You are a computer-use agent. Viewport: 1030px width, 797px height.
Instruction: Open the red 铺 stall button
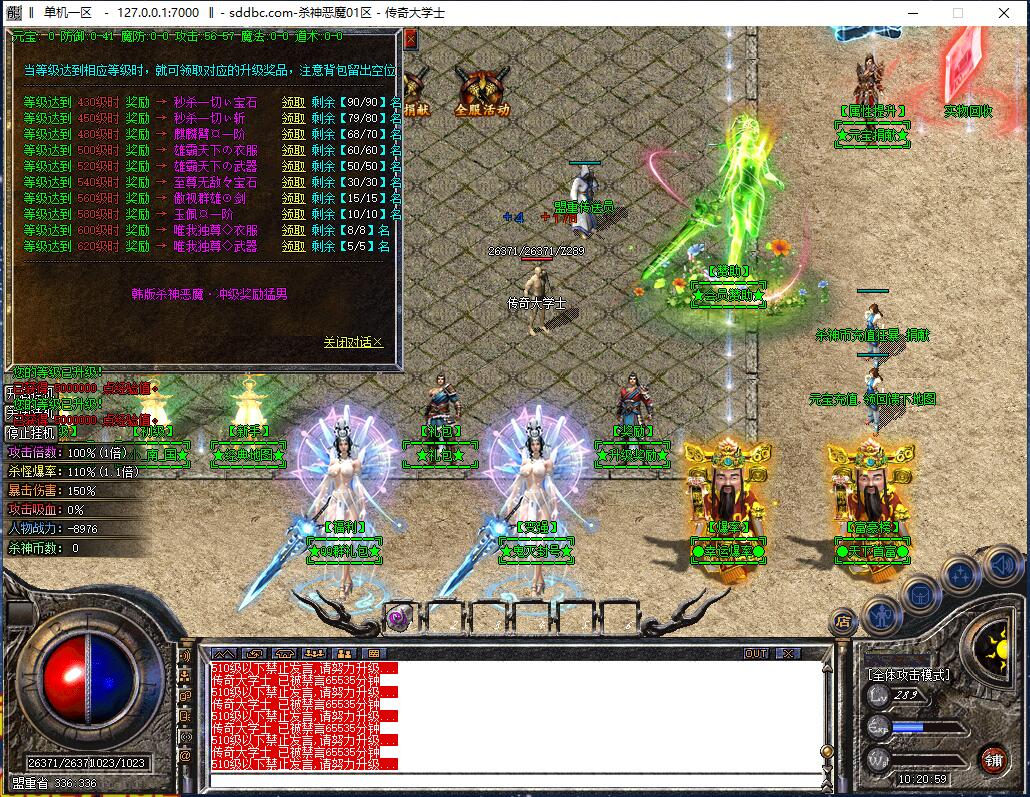[993, 758]
